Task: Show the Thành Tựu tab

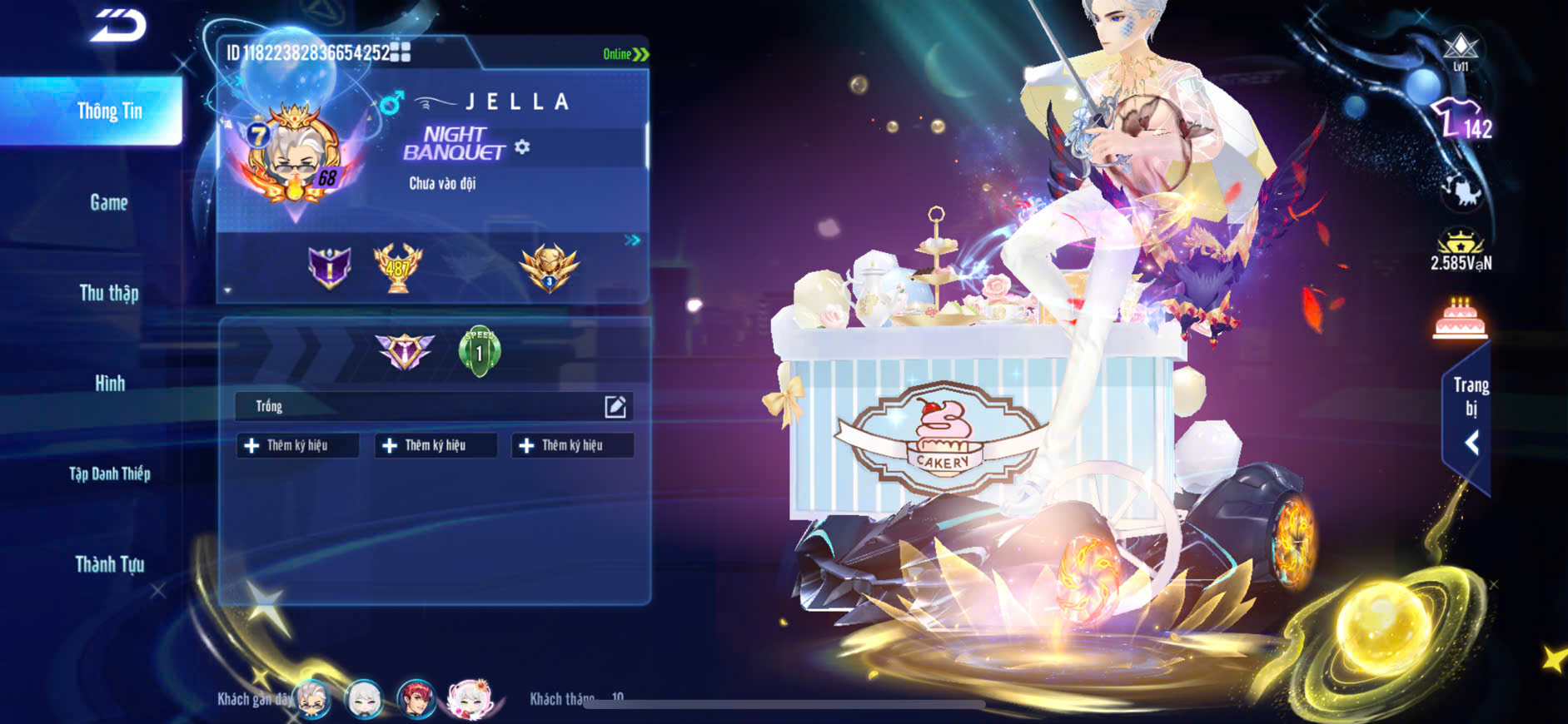Action: pos(109,565)
